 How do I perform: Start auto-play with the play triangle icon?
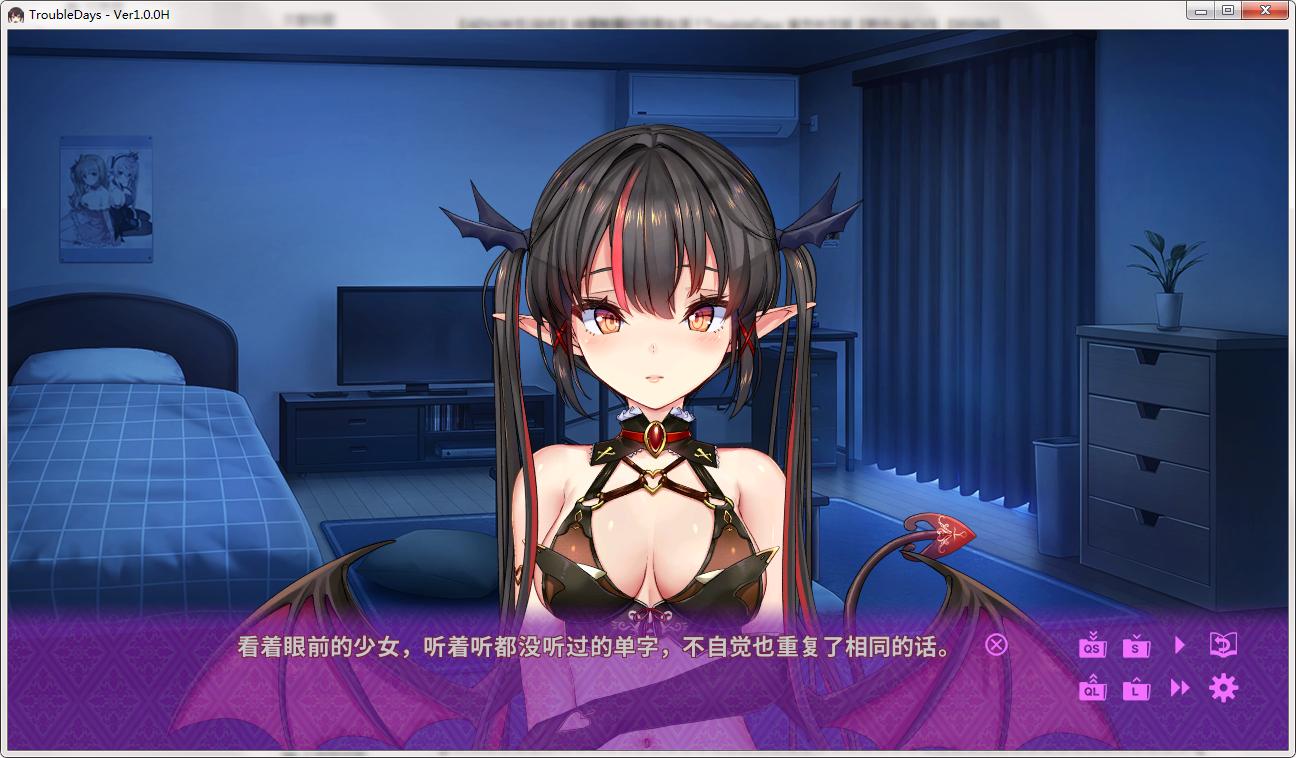(x=1180, y=645)
